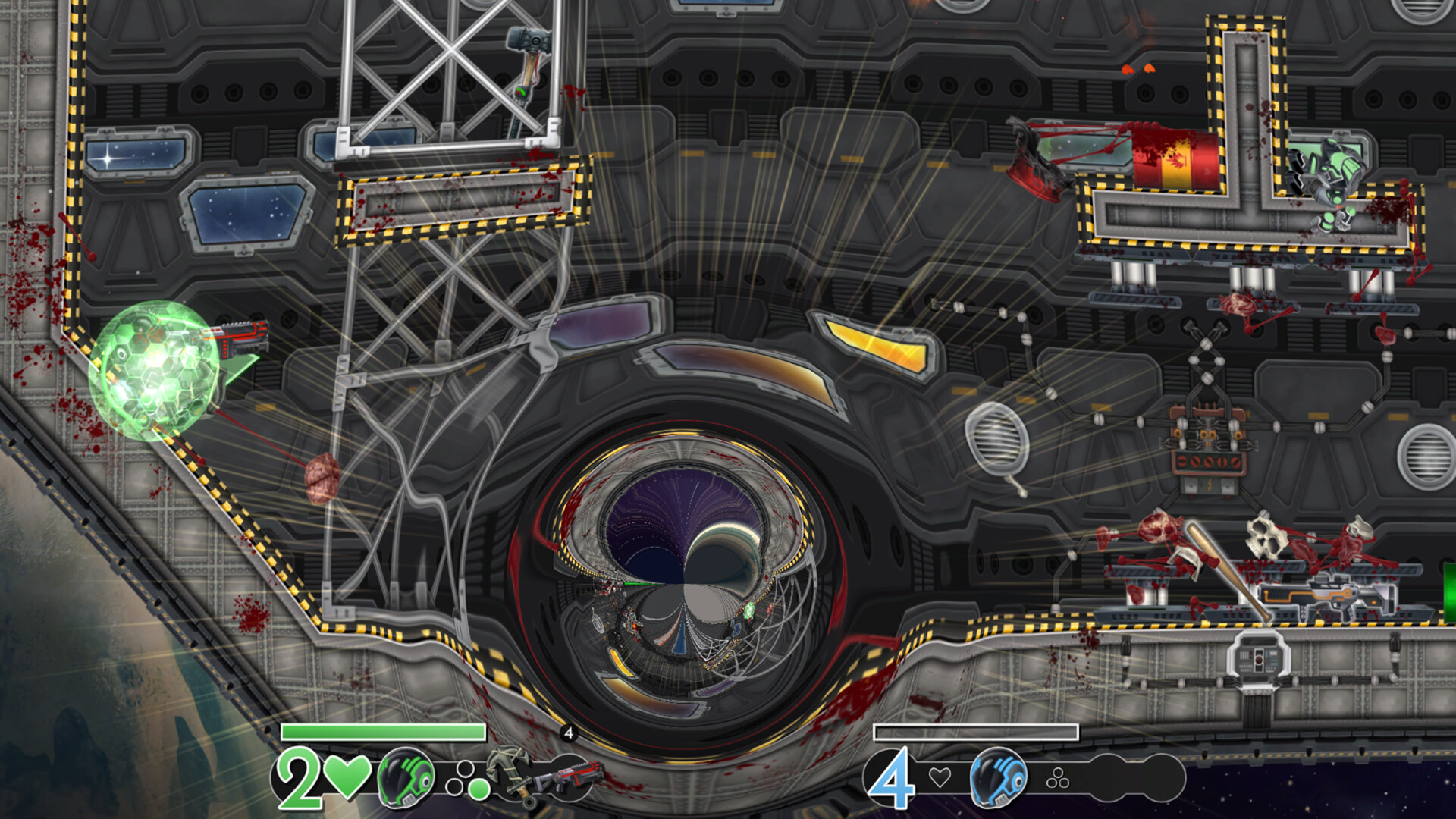Click the black '4' counter badge above the green health bar

coord(569,733)
